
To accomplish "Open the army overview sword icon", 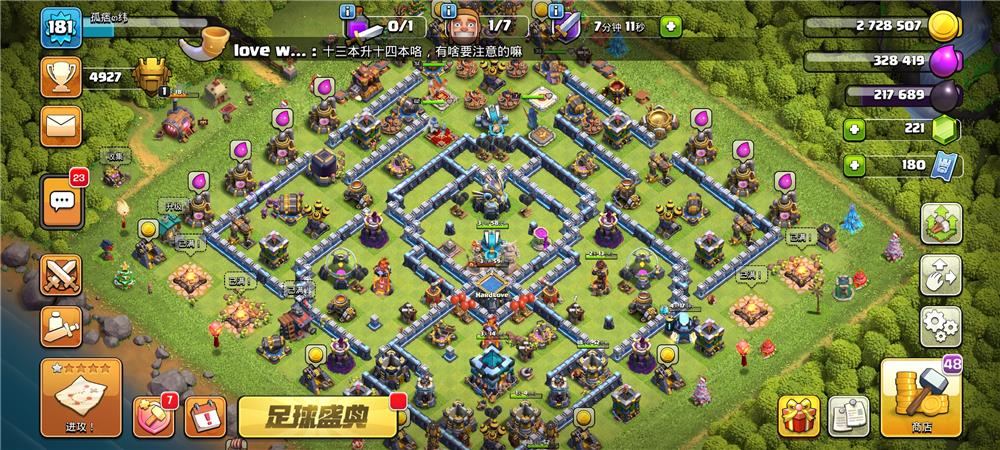I will point(61,326).
